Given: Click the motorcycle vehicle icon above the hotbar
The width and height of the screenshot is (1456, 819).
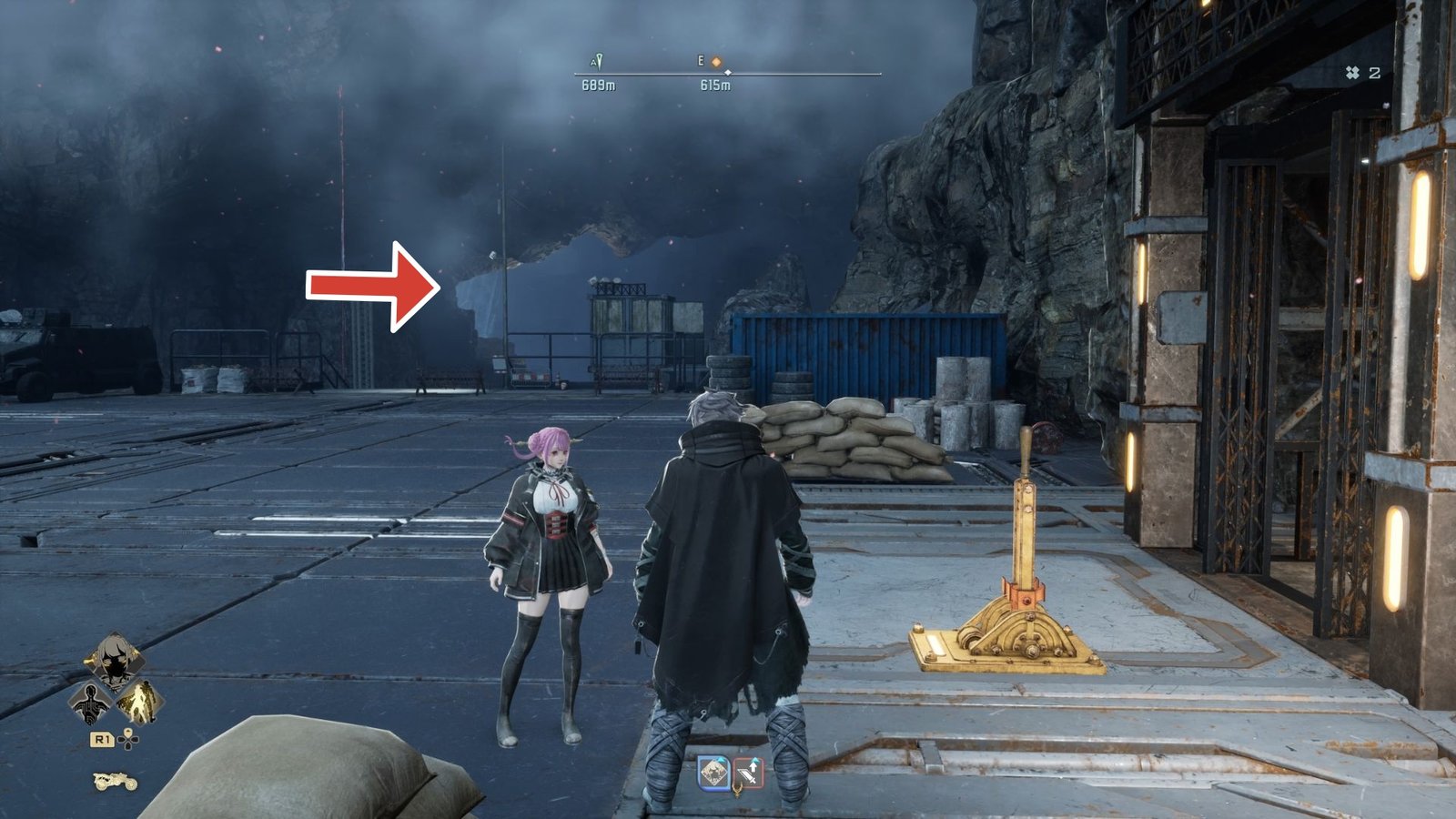Looking at the screenshot, I should click(115, 781).
